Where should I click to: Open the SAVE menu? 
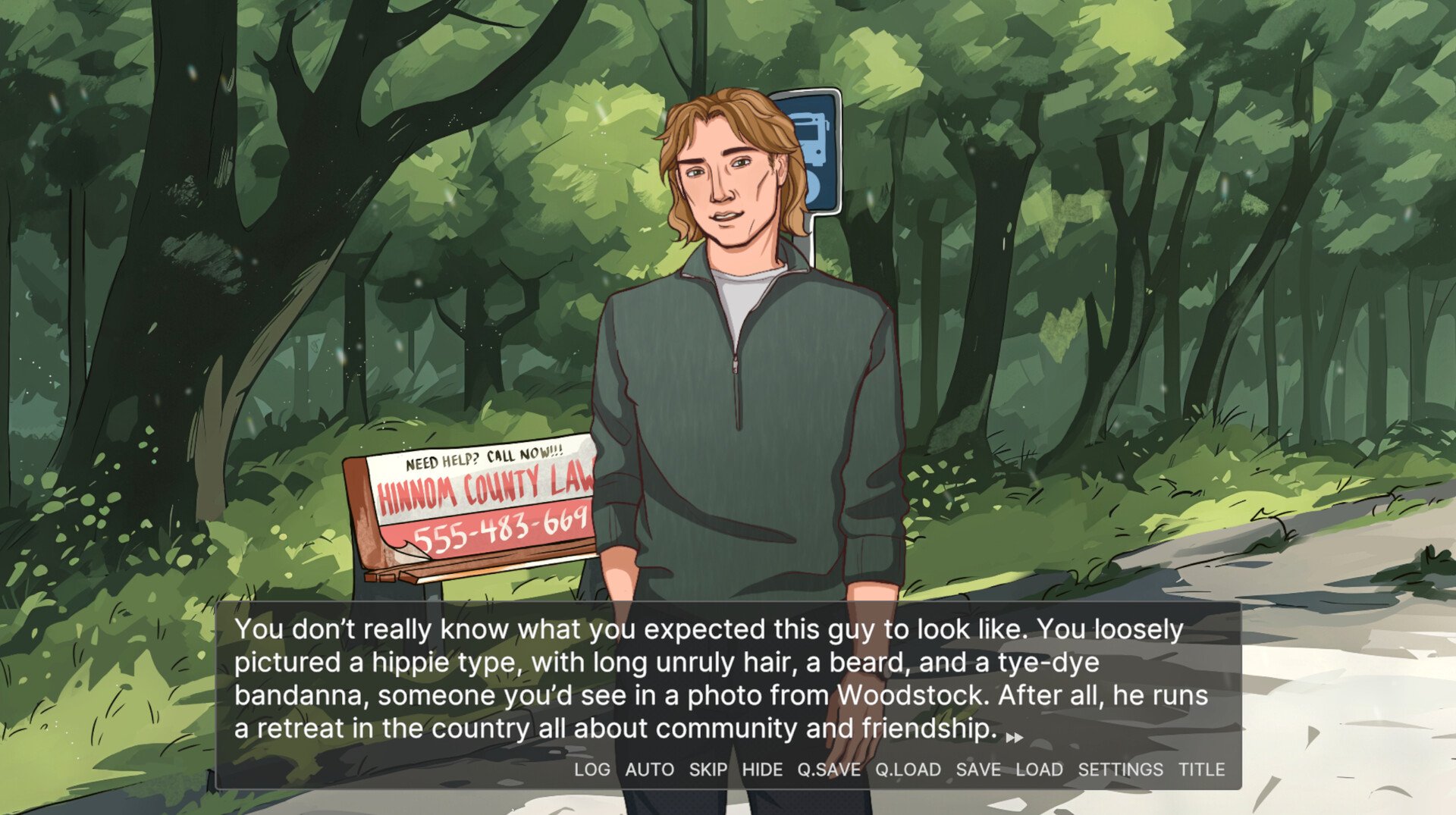(x=978, y=770)
